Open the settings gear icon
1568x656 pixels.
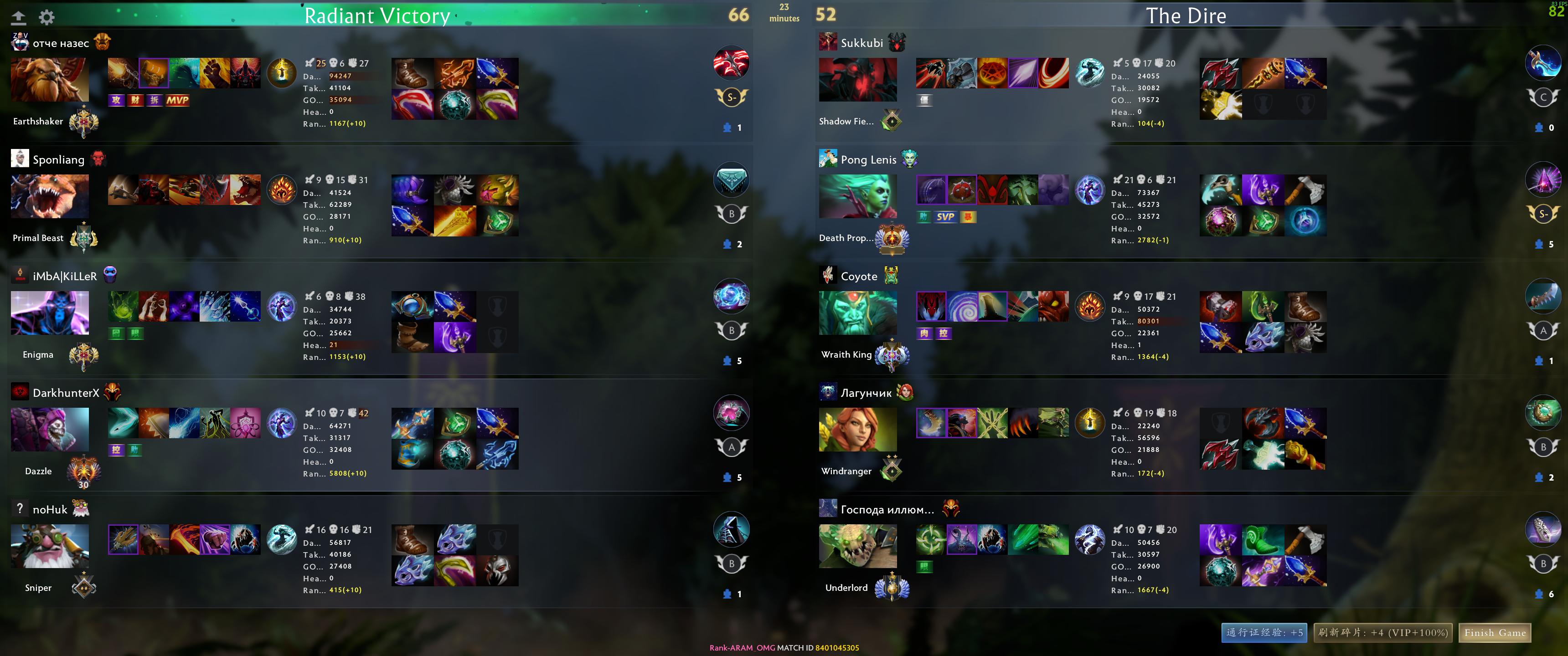tap(47, 17)
